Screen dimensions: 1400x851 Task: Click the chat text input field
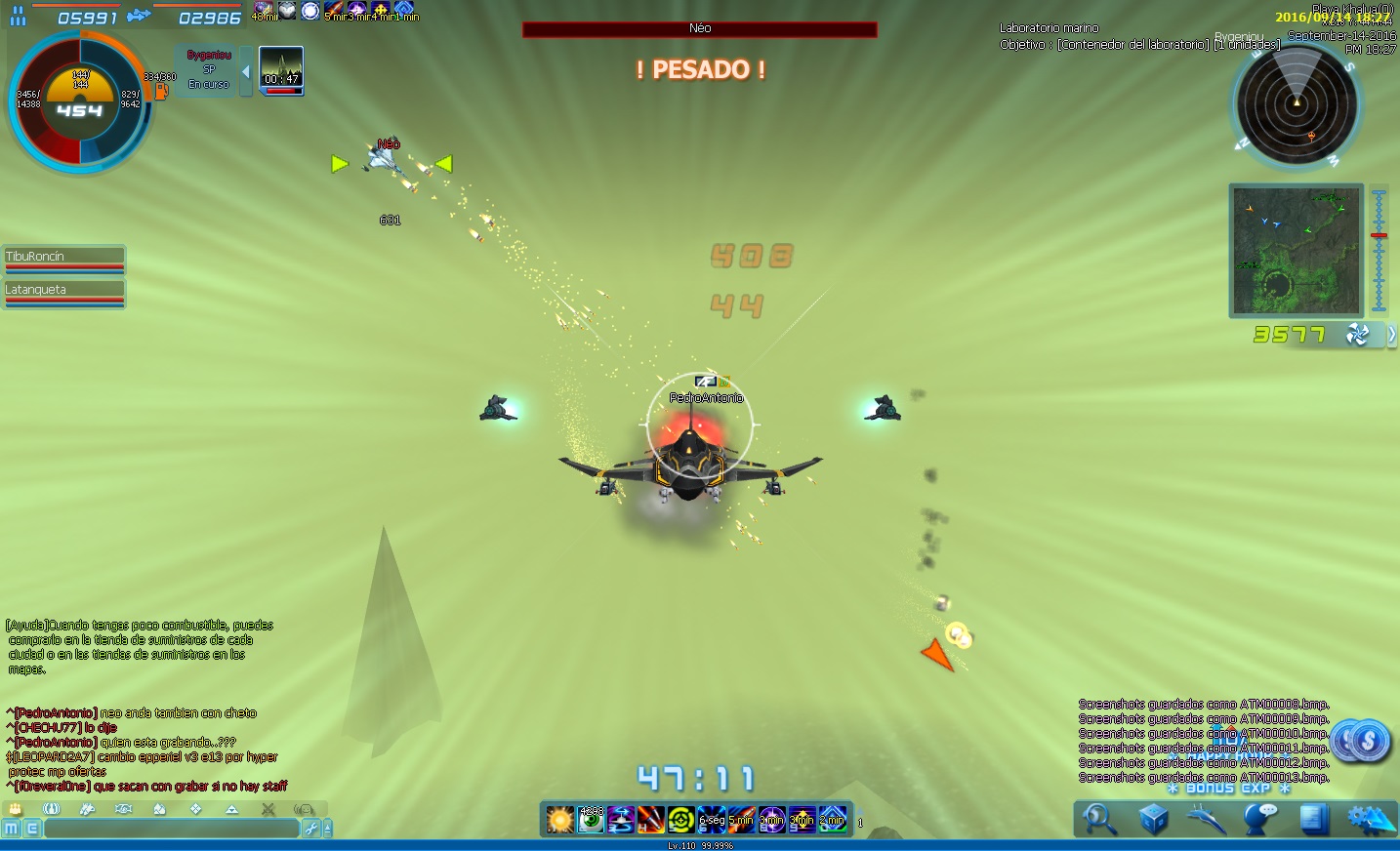pyautogui.click(x=171, y=829)
